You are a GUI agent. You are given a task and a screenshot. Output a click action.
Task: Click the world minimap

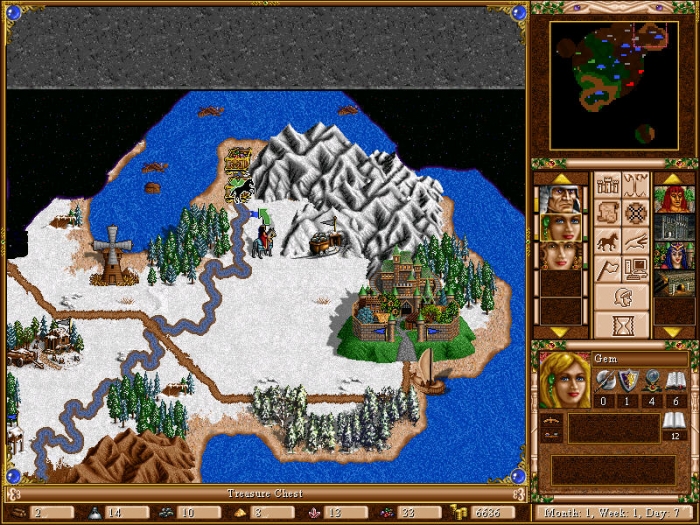[x=614, y=83]
